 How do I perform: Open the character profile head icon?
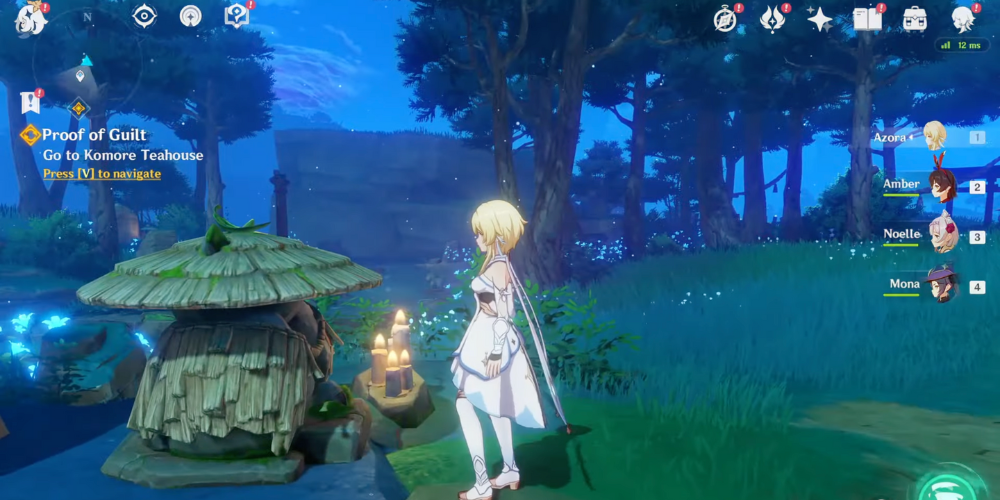[963, 19]
